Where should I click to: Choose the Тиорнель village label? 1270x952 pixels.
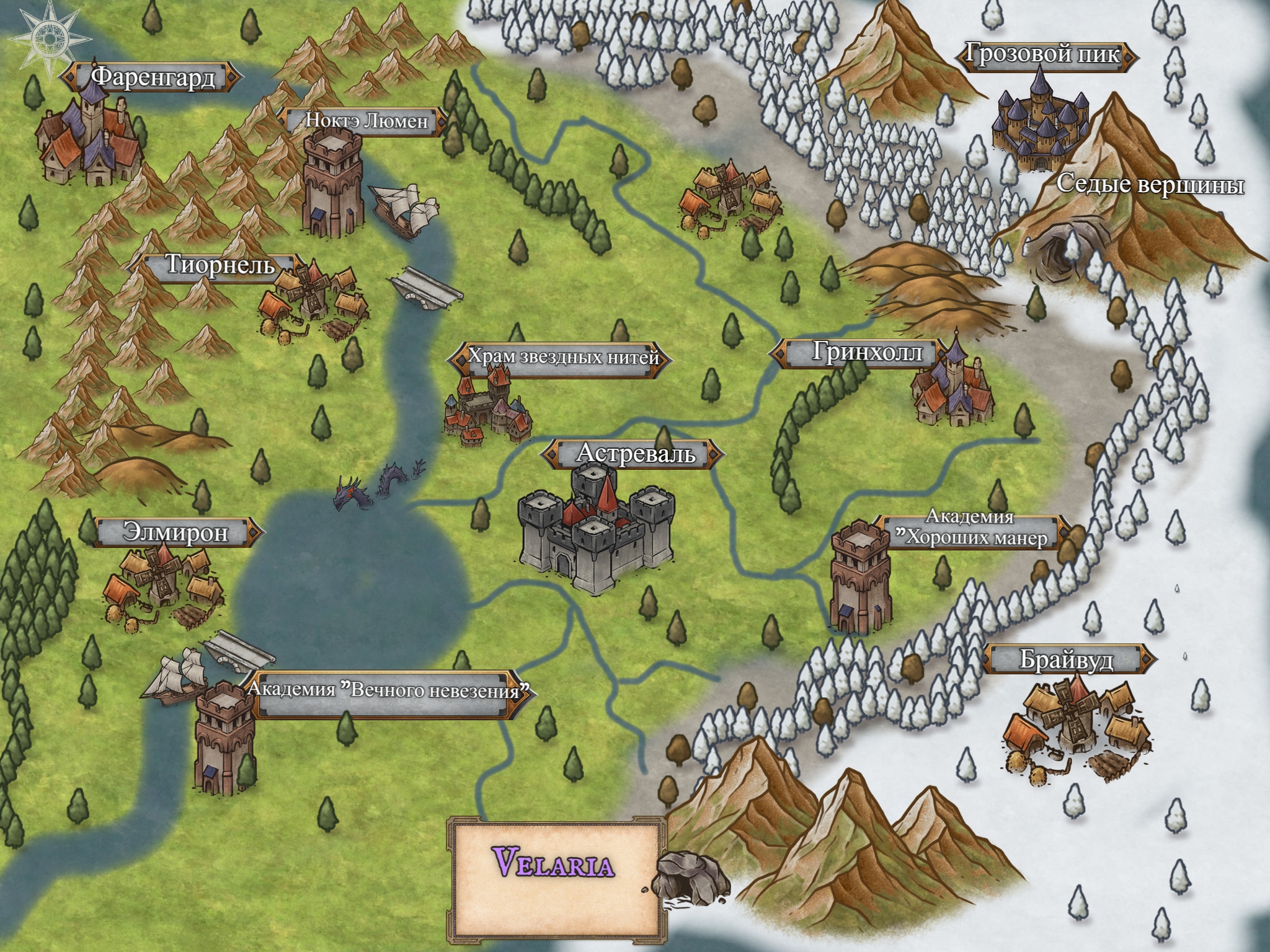coord(220,266)
